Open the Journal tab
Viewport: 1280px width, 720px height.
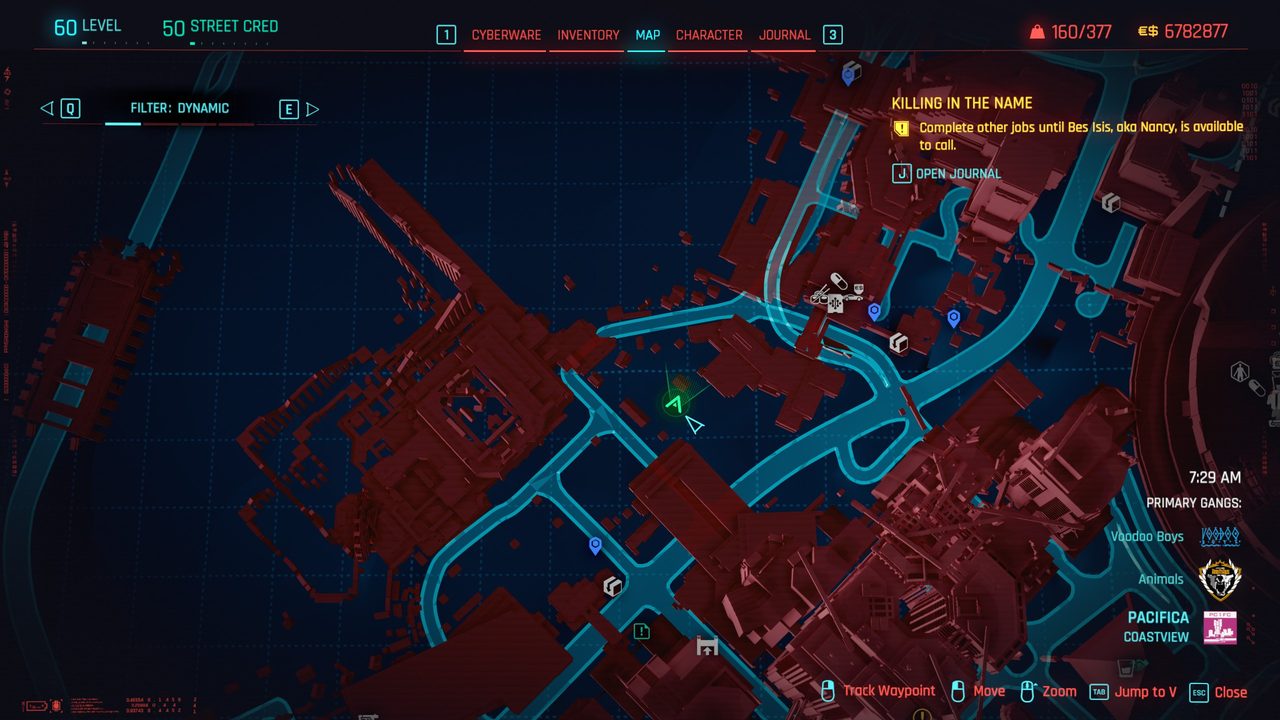[784, 35]
